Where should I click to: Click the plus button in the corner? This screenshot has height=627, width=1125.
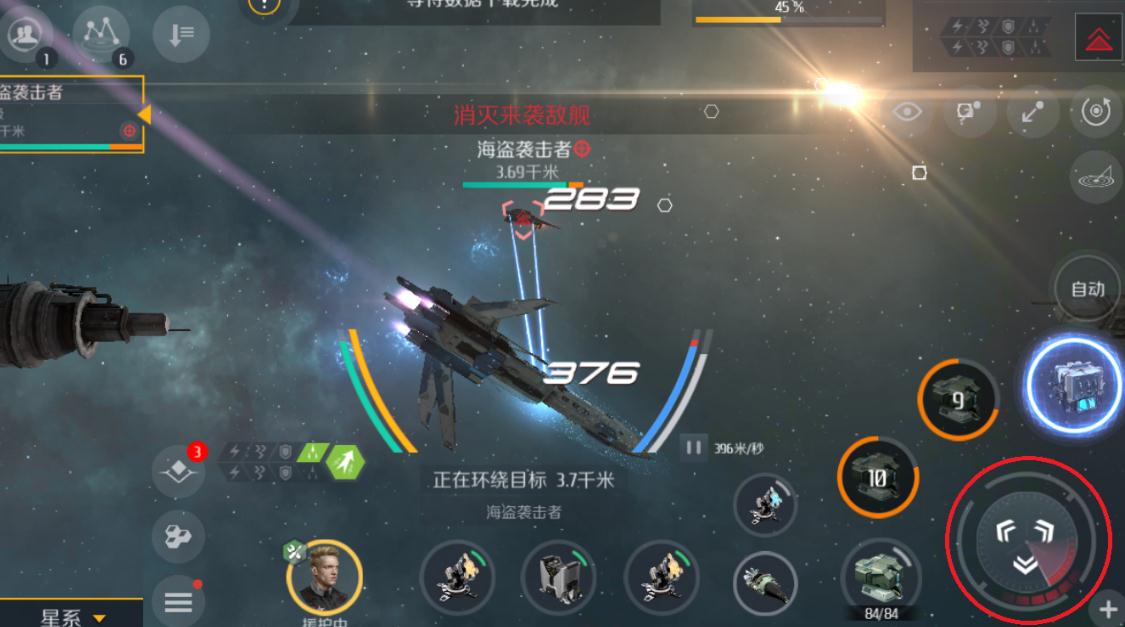click(x=1108, y=608)
